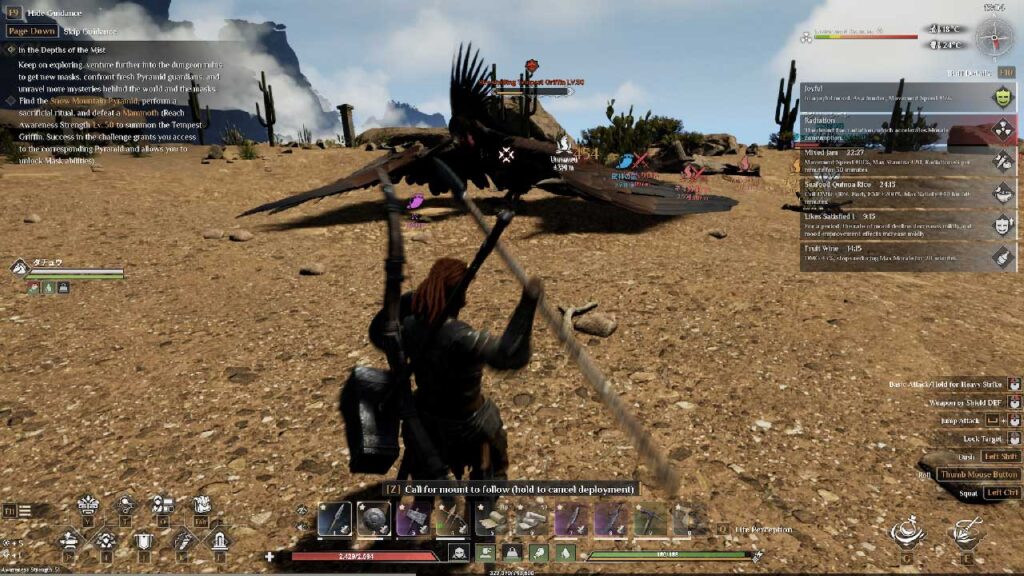Click the banner flag shortcut icon
1024x576 pixels.
[145, 541]
